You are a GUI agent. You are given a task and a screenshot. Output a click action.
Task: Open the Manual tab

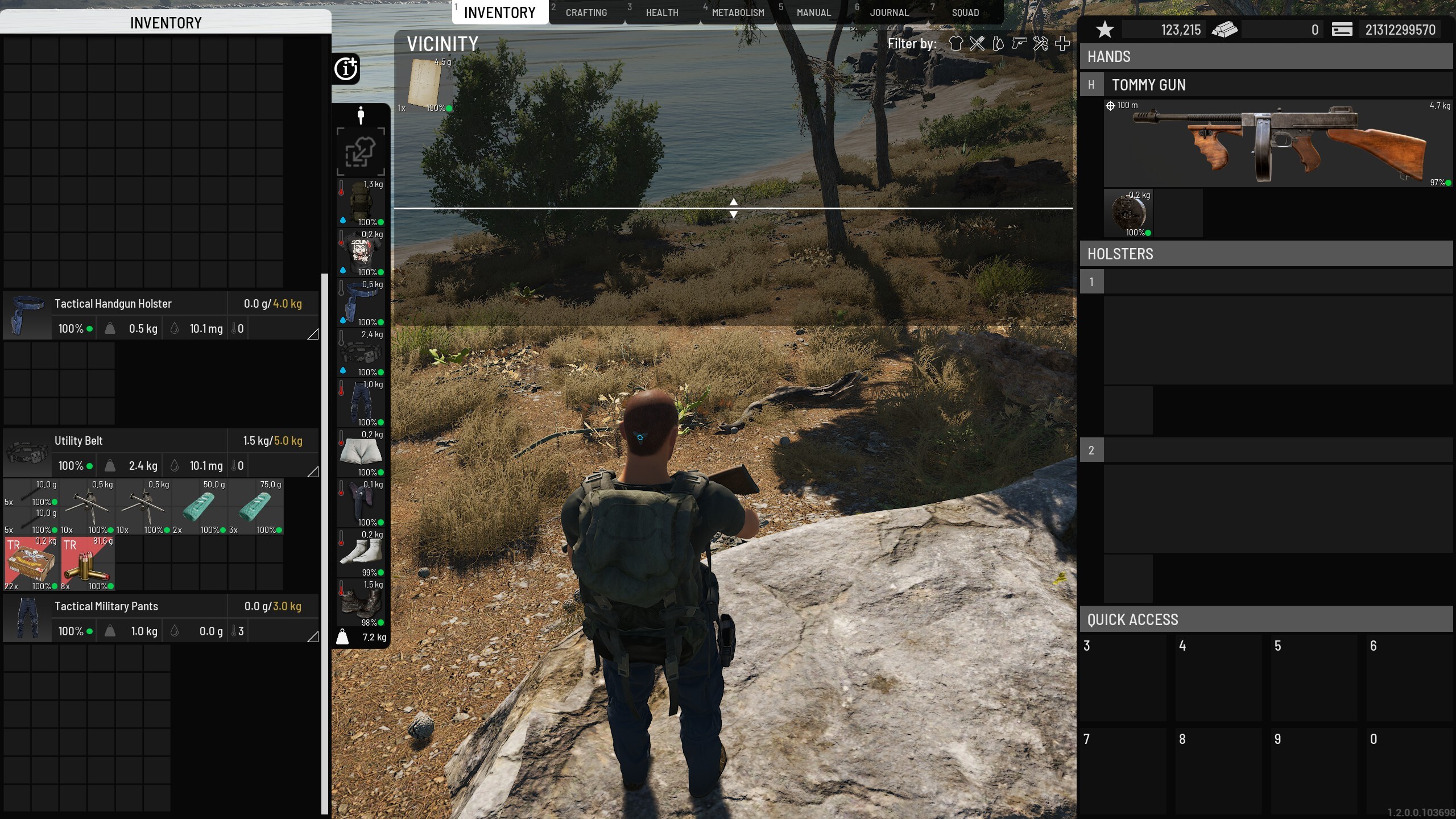[813, 13]
